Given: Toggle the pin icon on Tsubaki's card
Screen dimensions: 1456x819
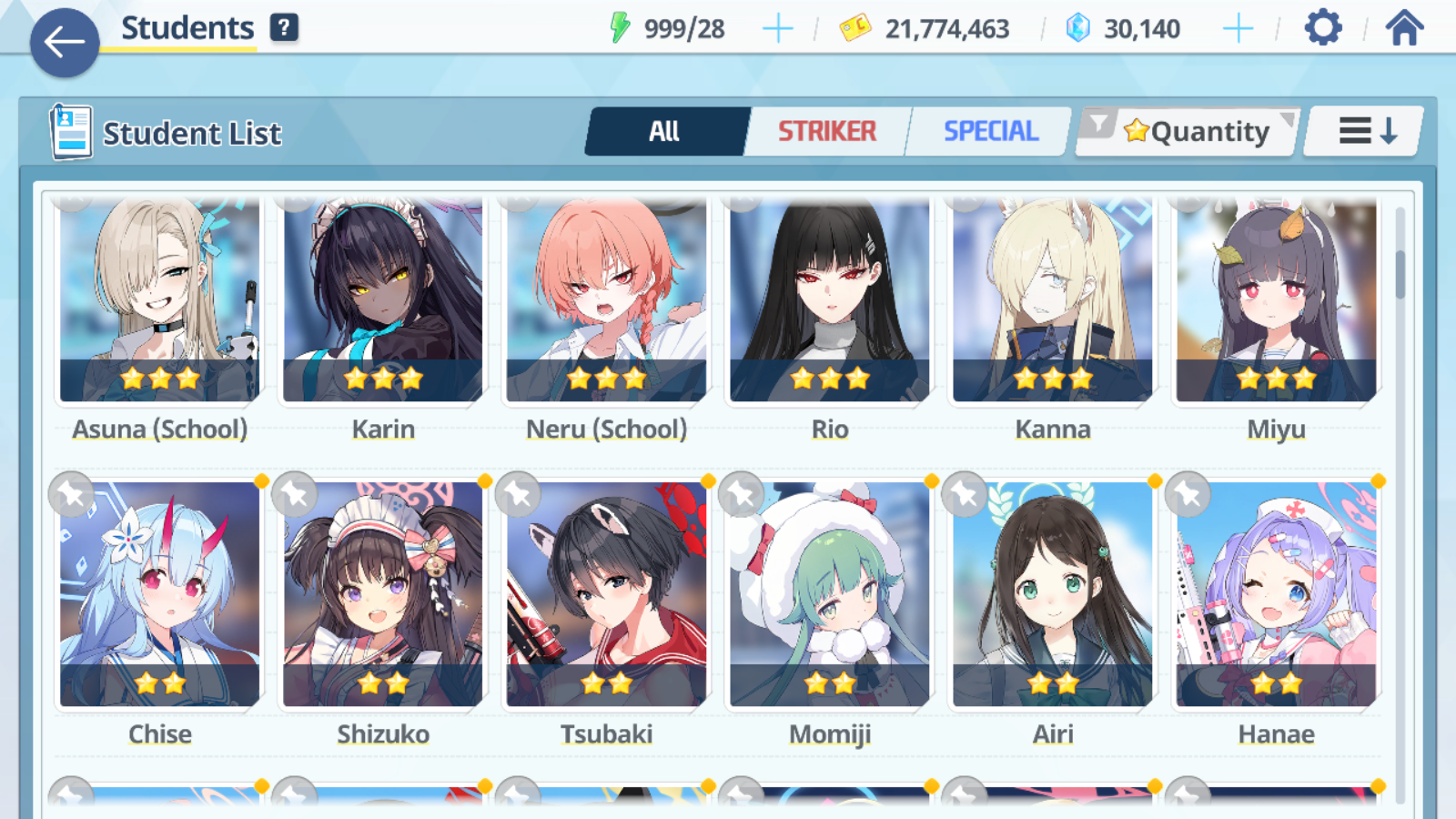Looking at the screenshot, I should [518, 495].
